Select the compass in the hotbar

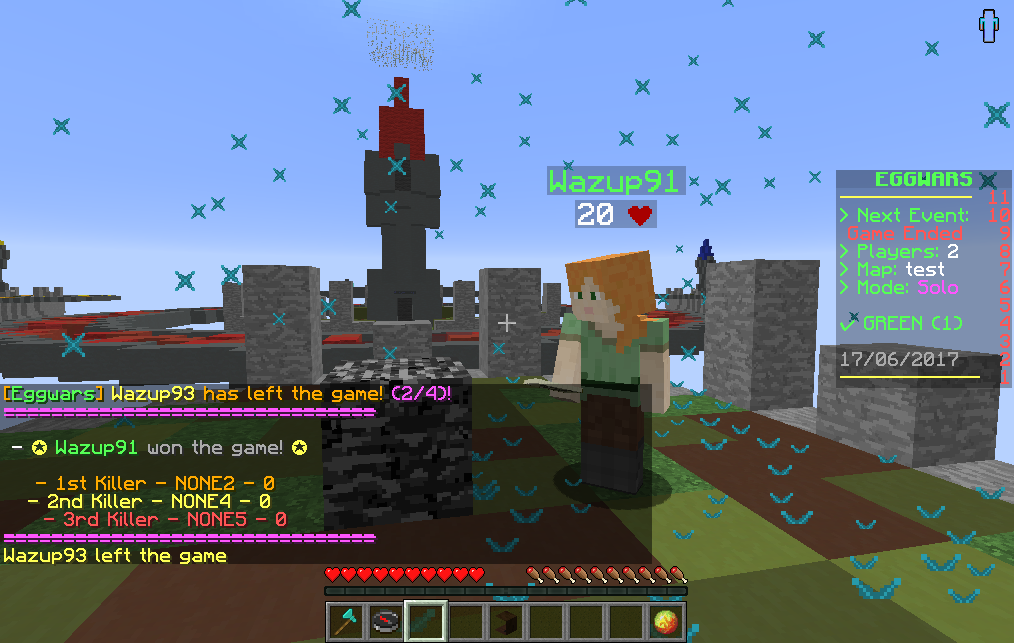[x=386, y=621]
